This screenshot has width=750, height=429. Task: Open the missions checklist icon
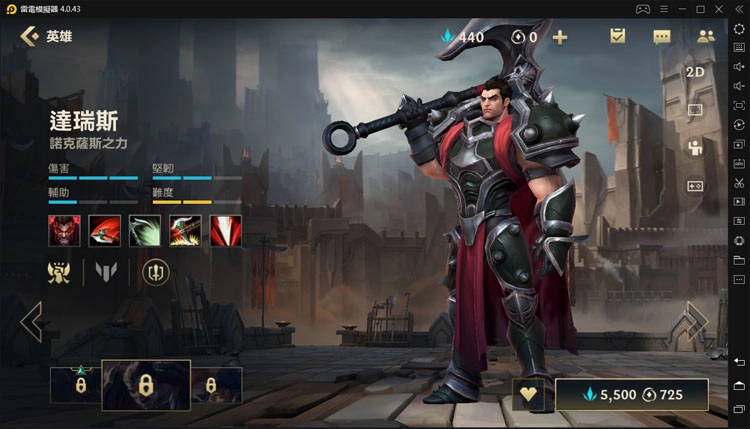click(x=618, y=37)
